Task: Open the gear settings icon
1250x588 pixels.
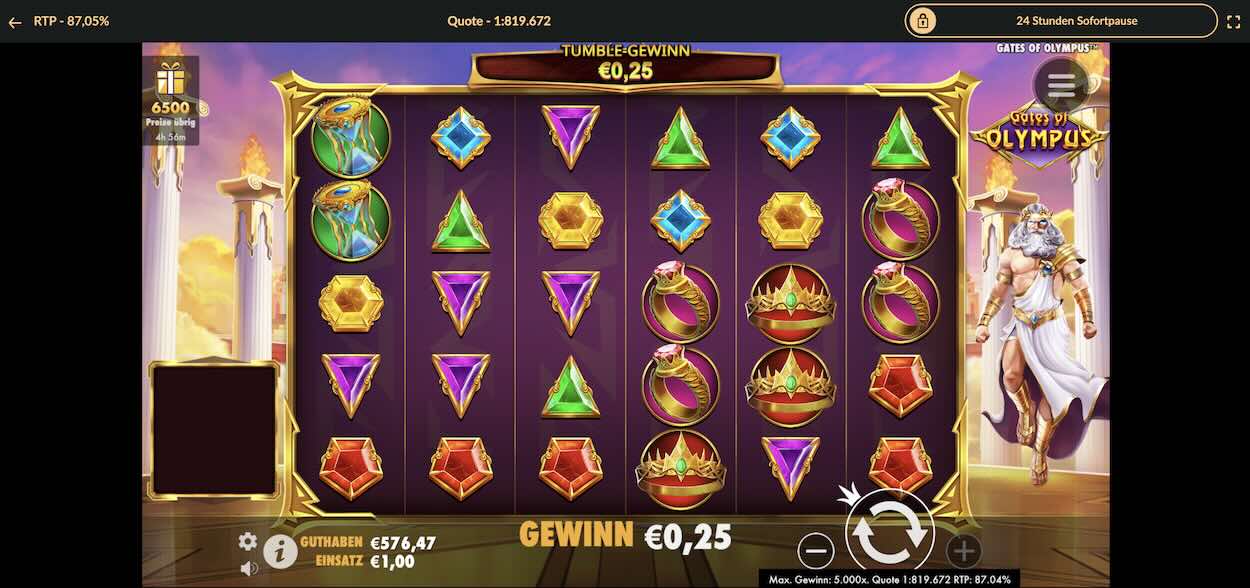Action: coord(247,541)
